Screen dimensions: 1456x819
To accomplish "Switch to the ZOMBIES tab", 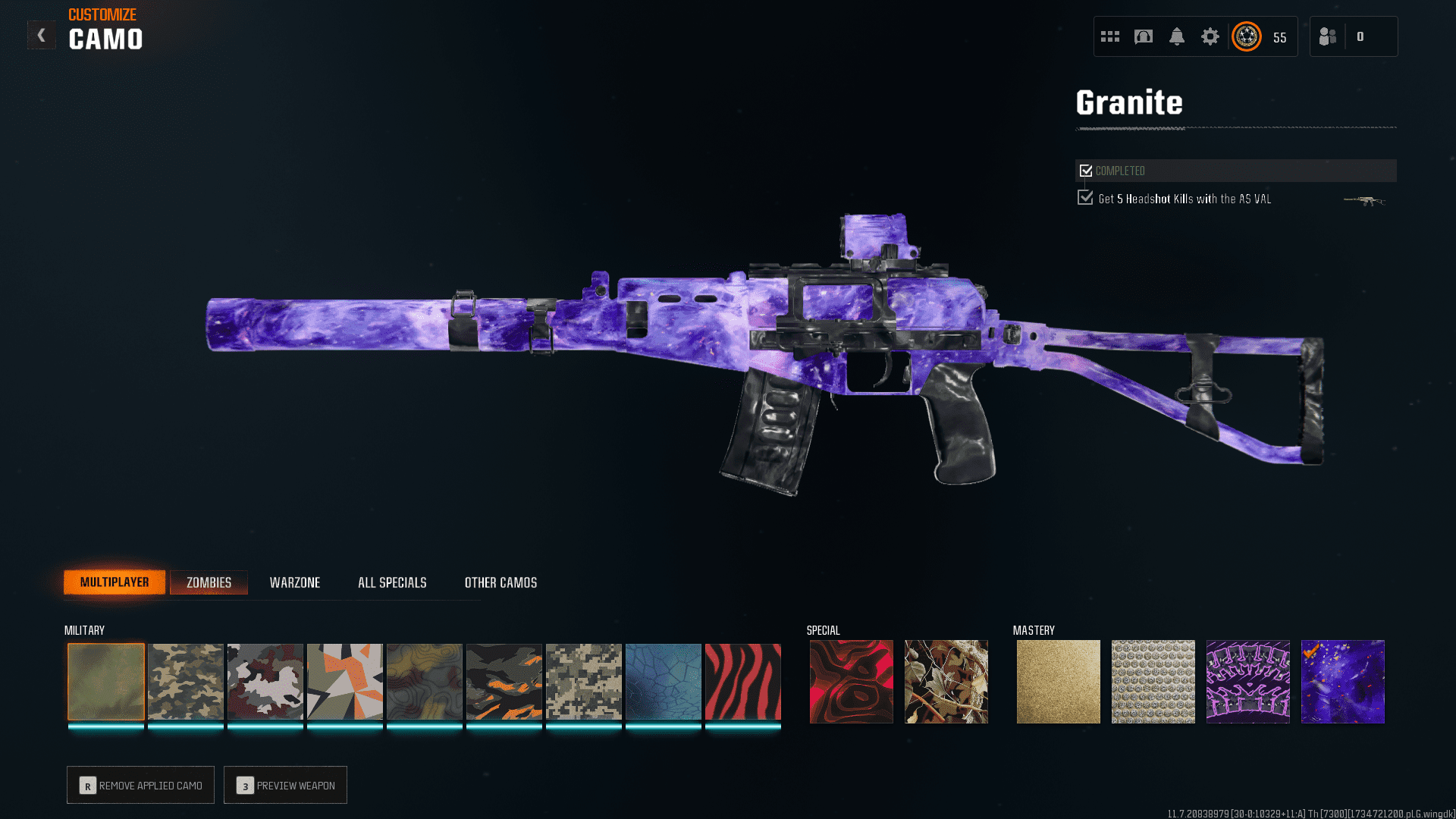I will coord(209,582).
